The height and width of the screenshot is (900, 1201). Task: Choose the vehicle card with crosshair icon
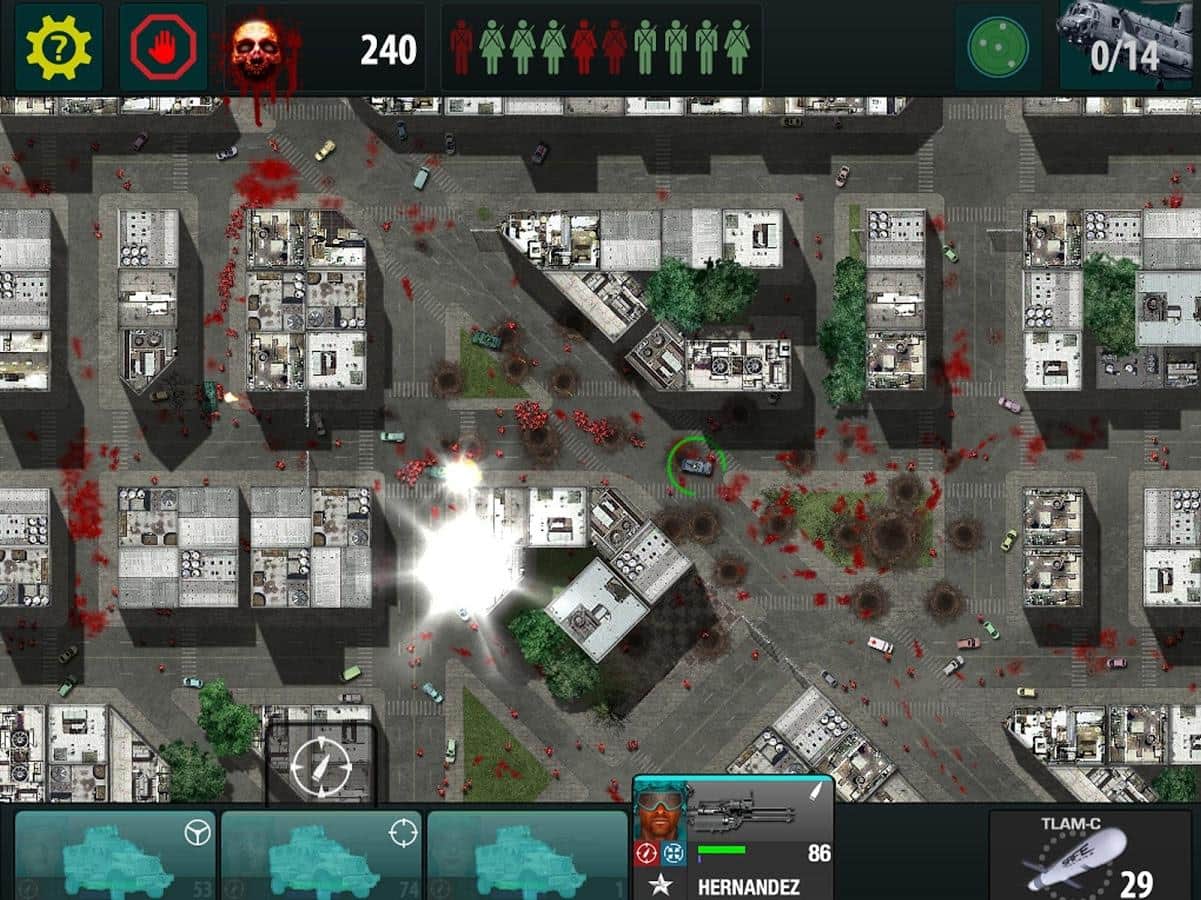pyautogui.click(x=321, y=855)
